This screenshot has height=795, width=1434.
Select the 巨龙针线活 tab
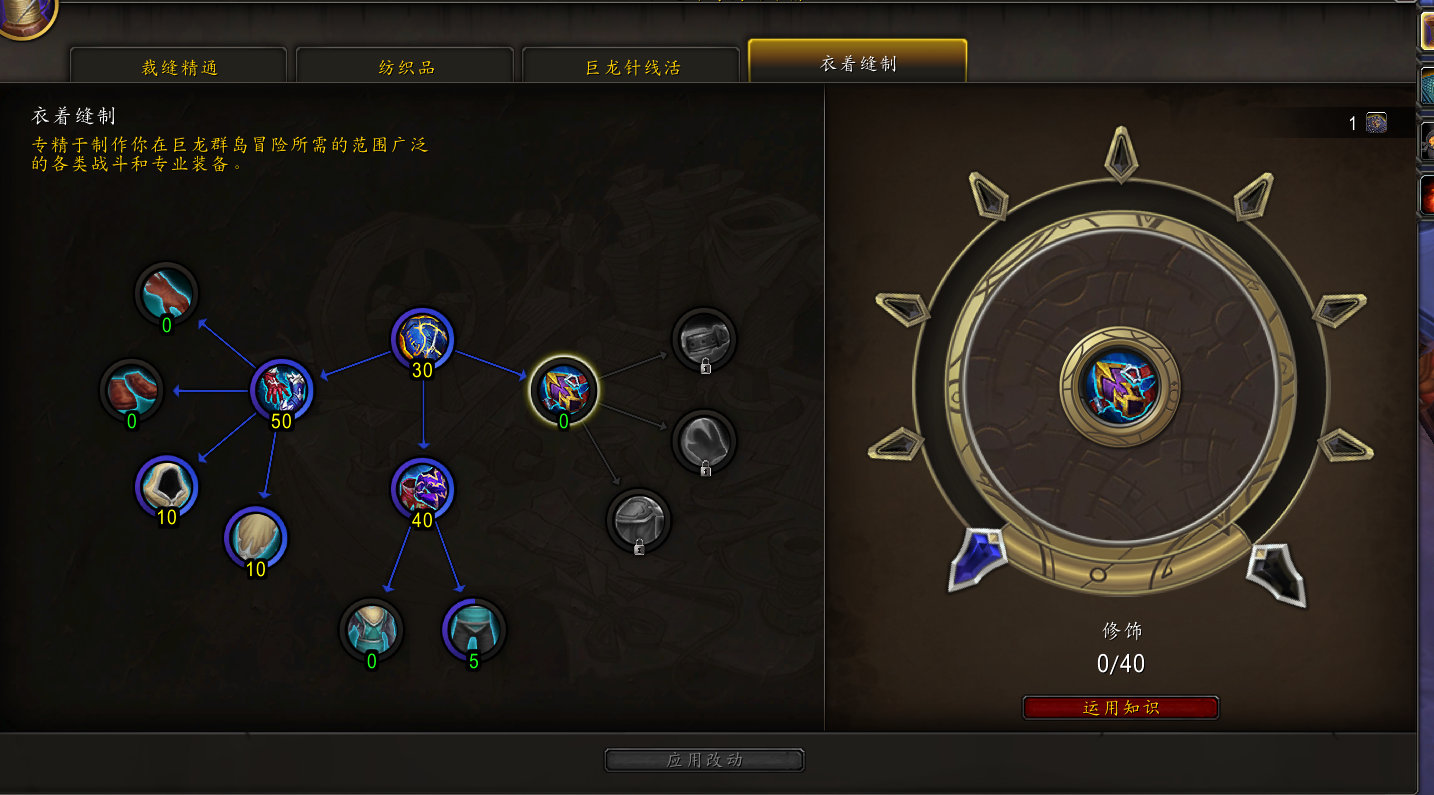(x=632, y=68)
